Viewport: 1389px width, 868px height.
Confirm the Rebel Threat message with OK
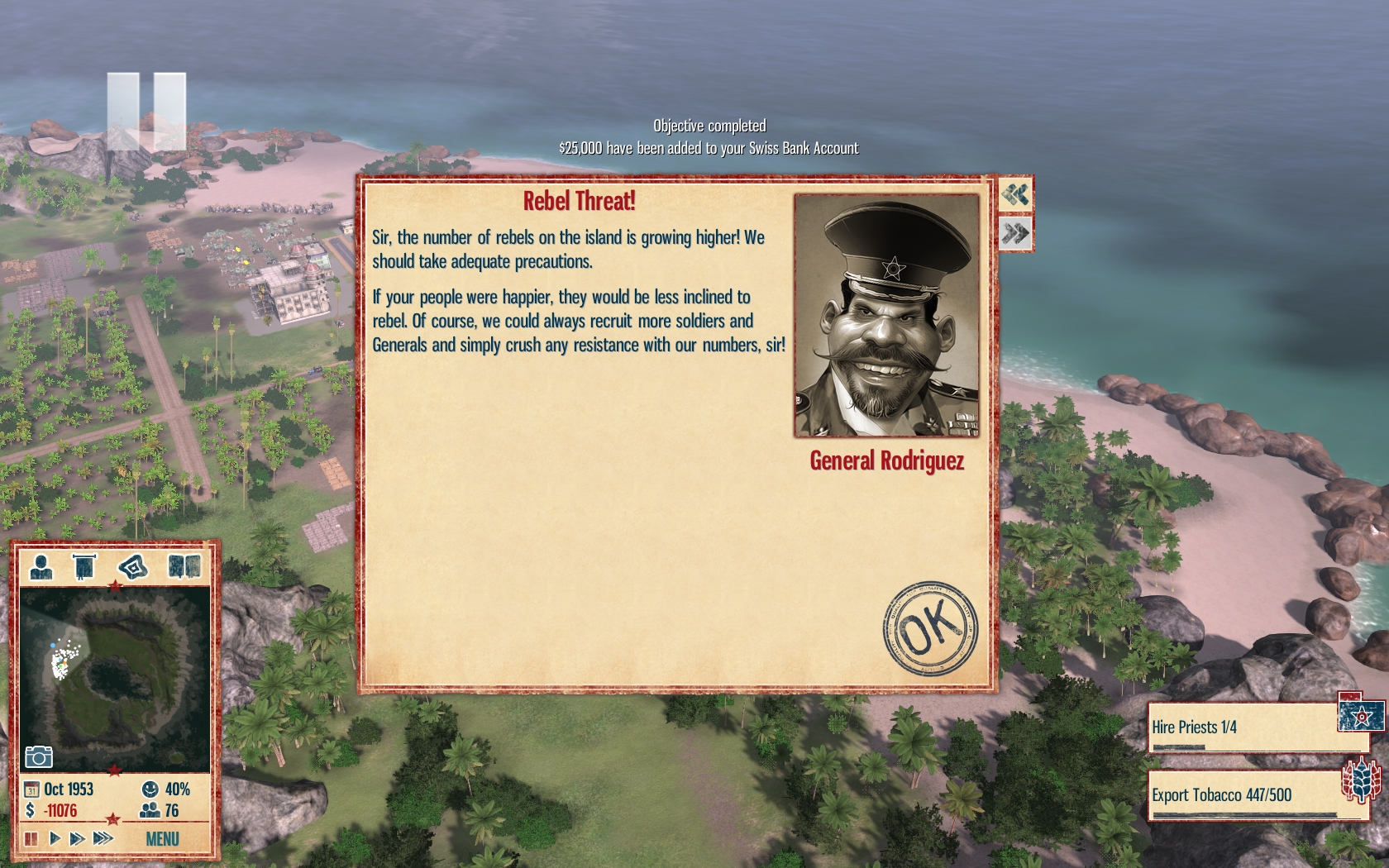[x=930, y=627]
